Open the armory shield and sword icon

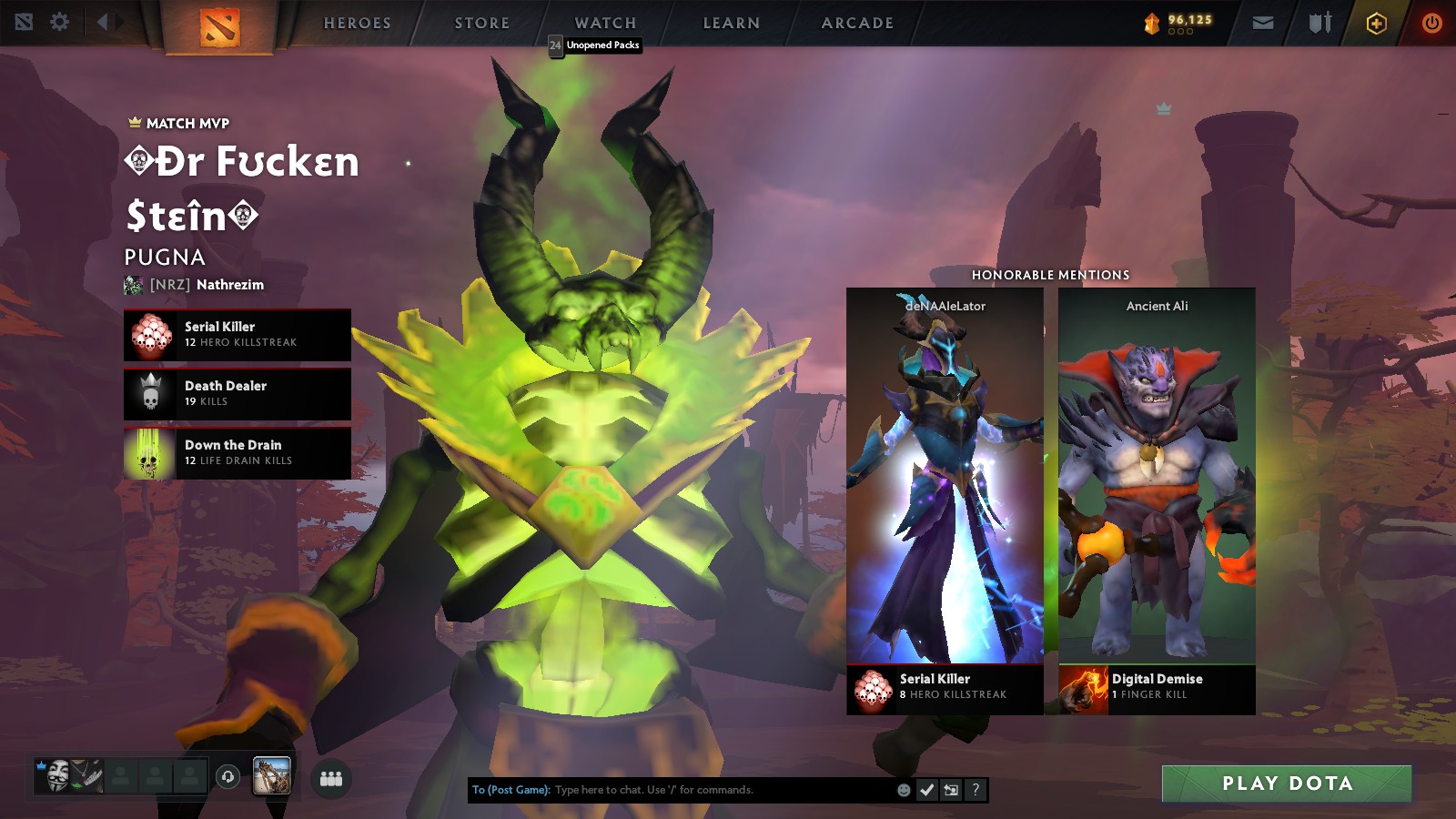point(1319,24)
